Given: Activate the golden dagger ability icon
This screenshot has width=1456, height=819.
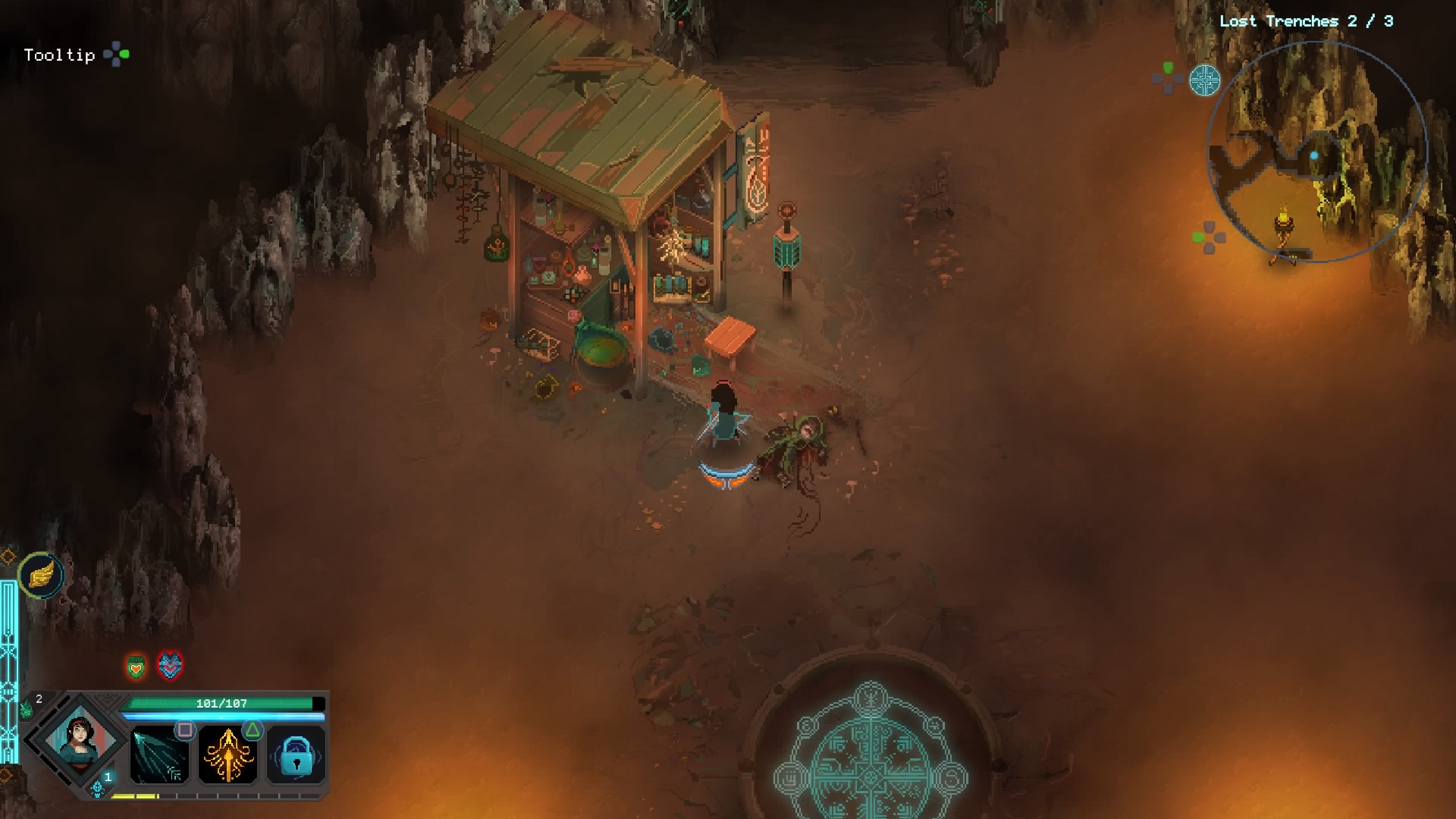Looking at the screenshot, I should [x=229, y=757].
